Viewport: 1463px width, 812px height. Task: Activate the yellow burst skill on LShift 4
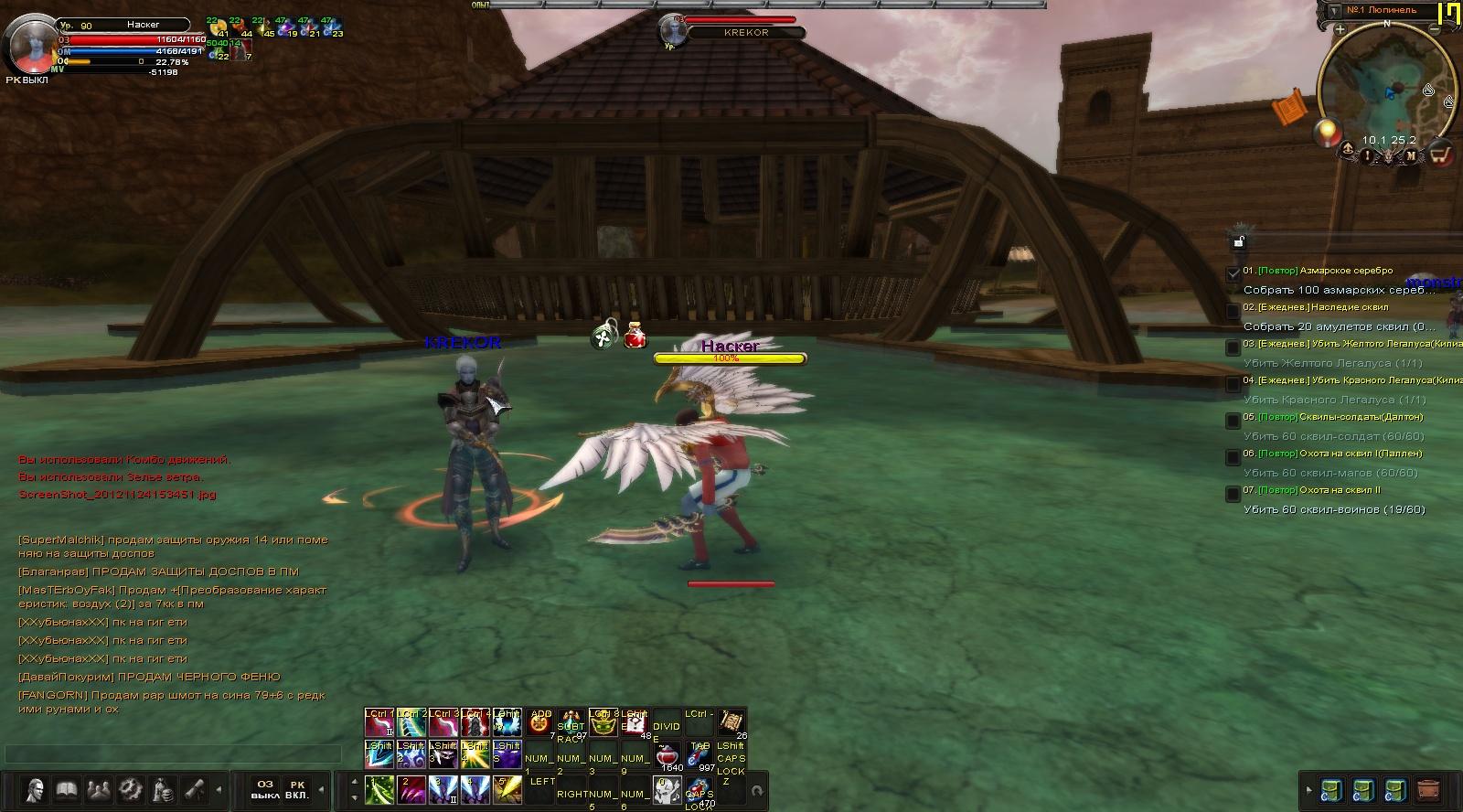click(474, 755)
